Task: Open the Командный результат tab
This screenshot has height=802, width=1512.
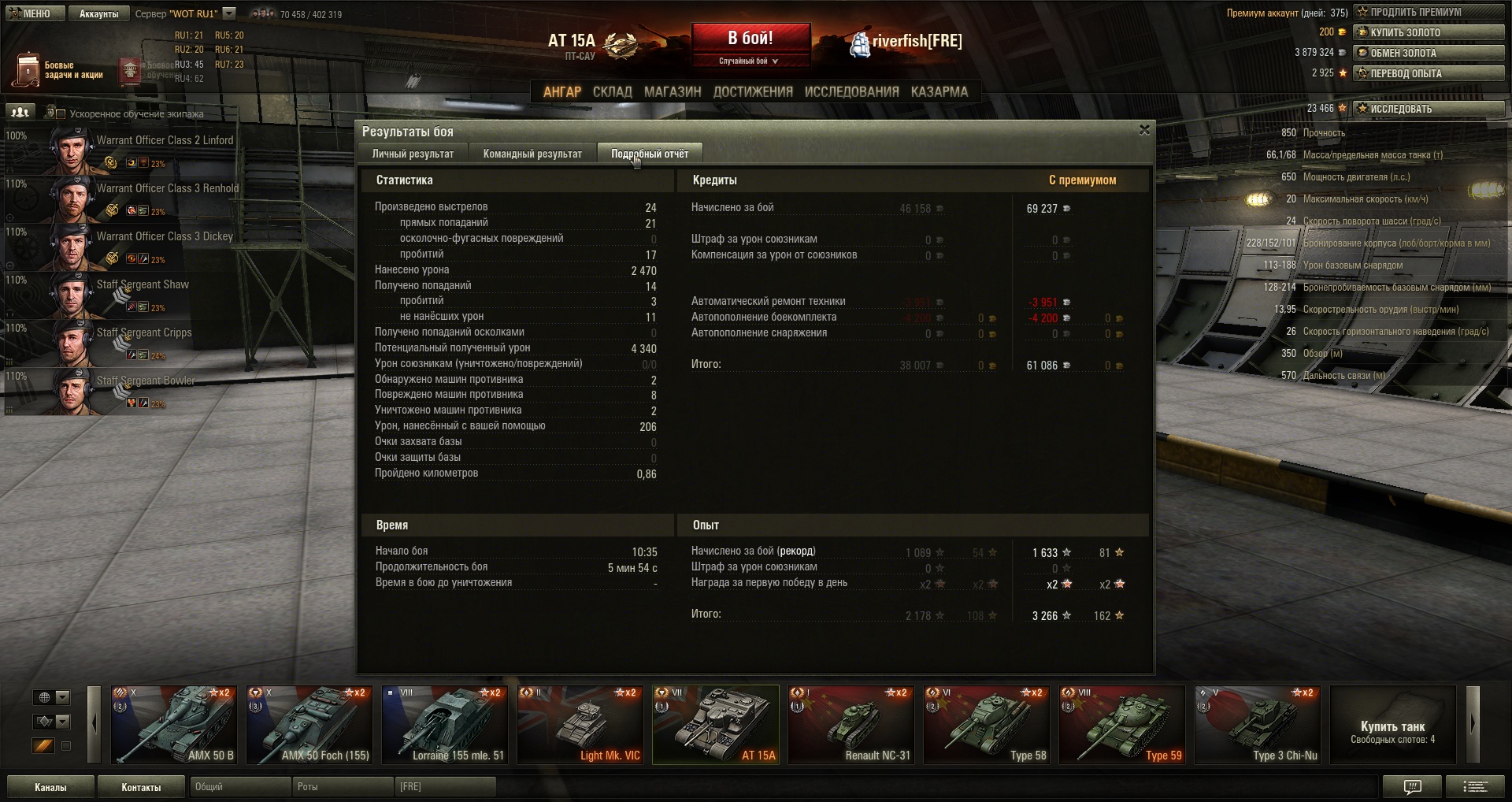Action: point(532,154)
